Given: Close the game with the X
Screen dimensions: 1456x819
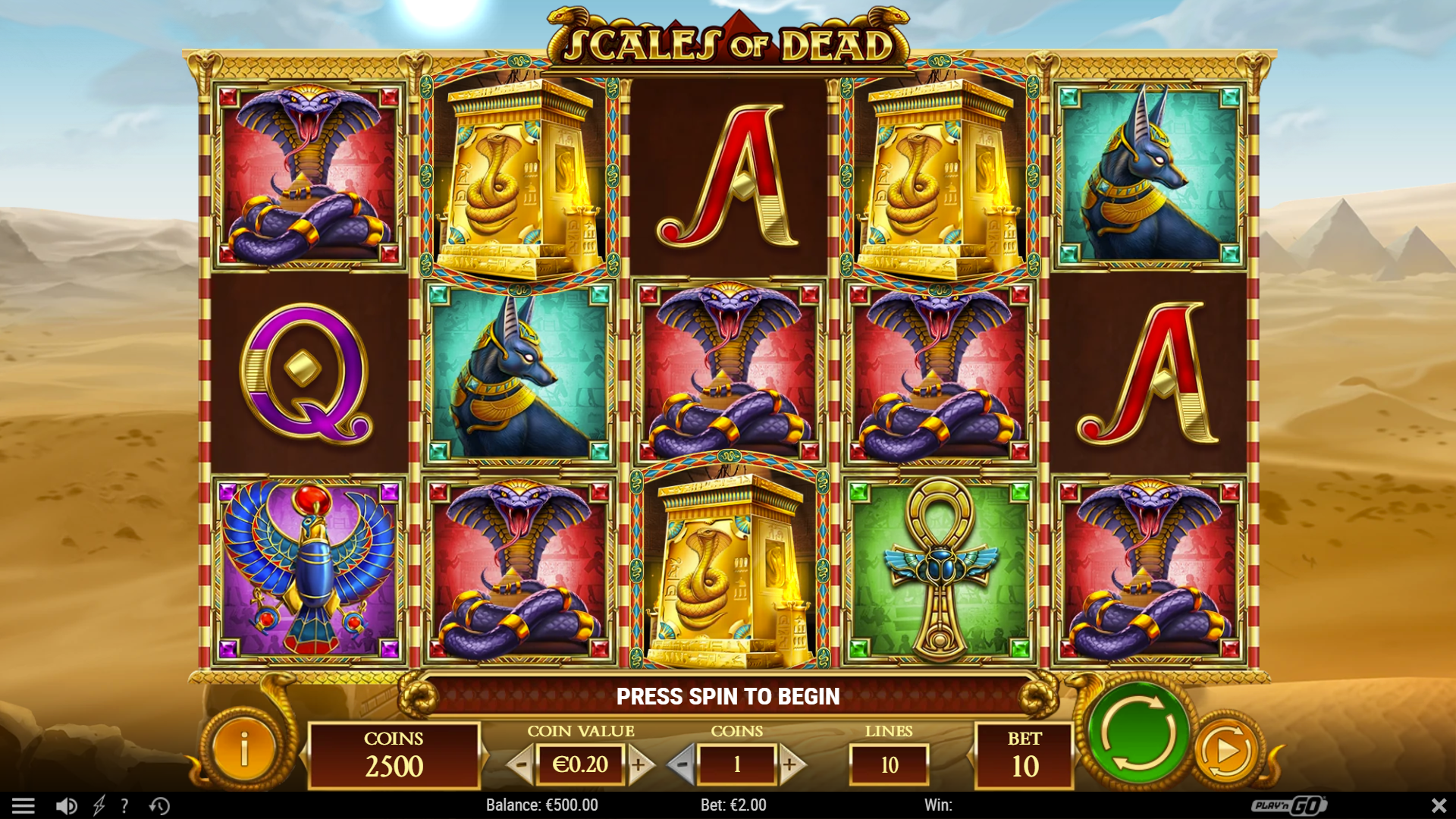Looking at the screenshot, I should tap(1438, 805).
